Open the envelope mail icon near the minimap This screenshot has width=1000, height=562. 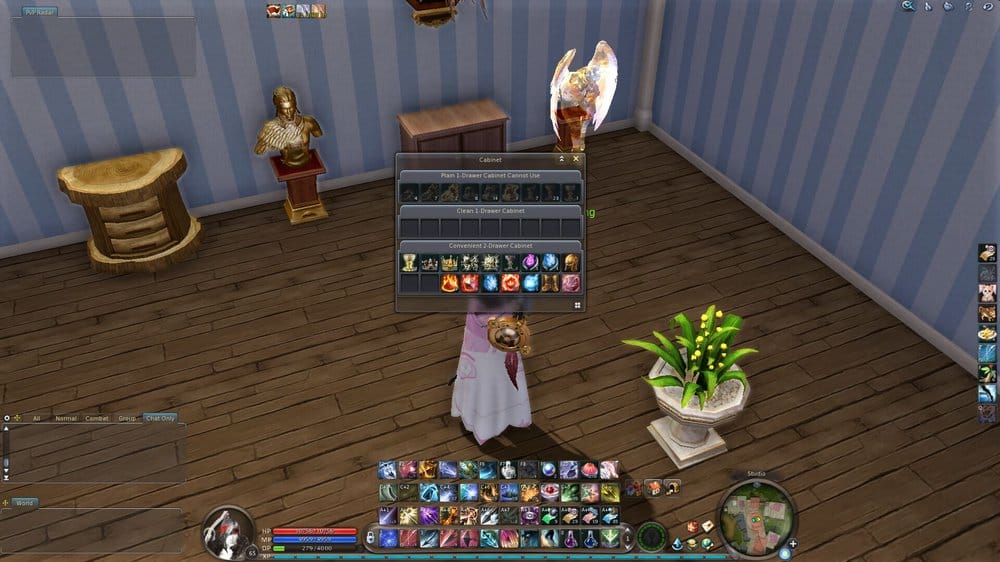tap(707, 526)
